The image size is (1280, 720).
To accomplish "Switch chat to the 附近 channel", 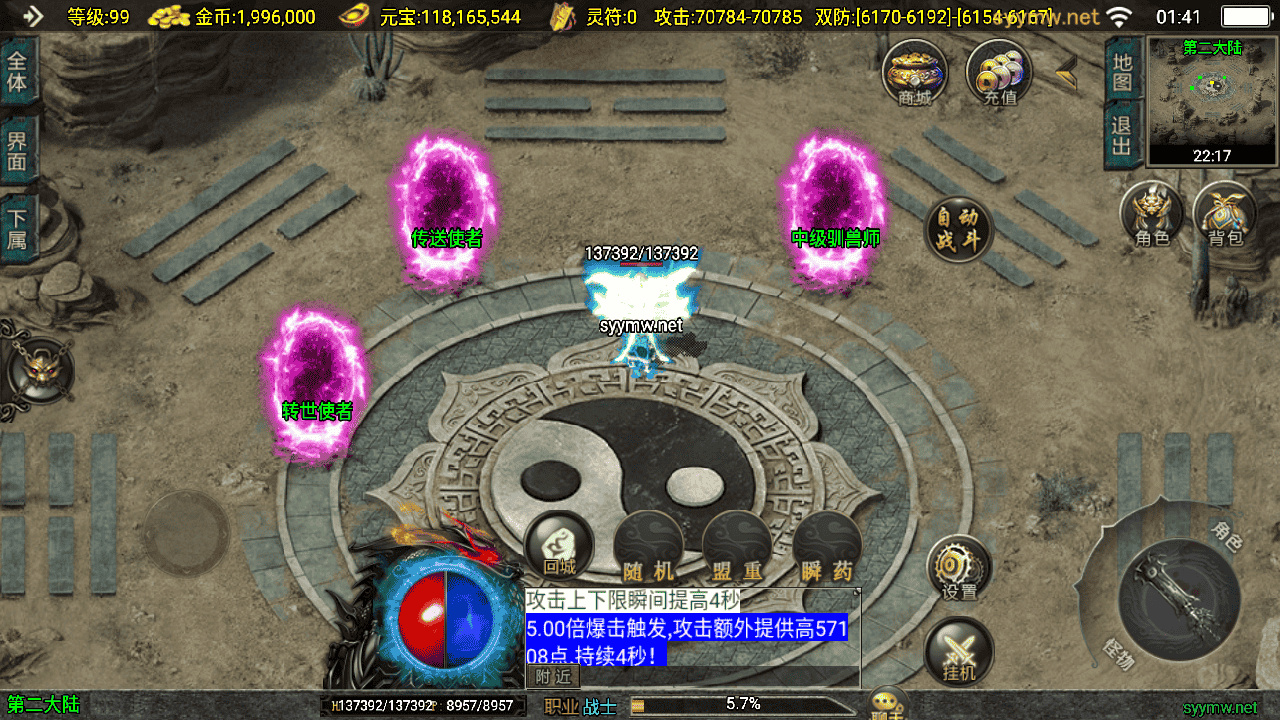I will point(553,677).
